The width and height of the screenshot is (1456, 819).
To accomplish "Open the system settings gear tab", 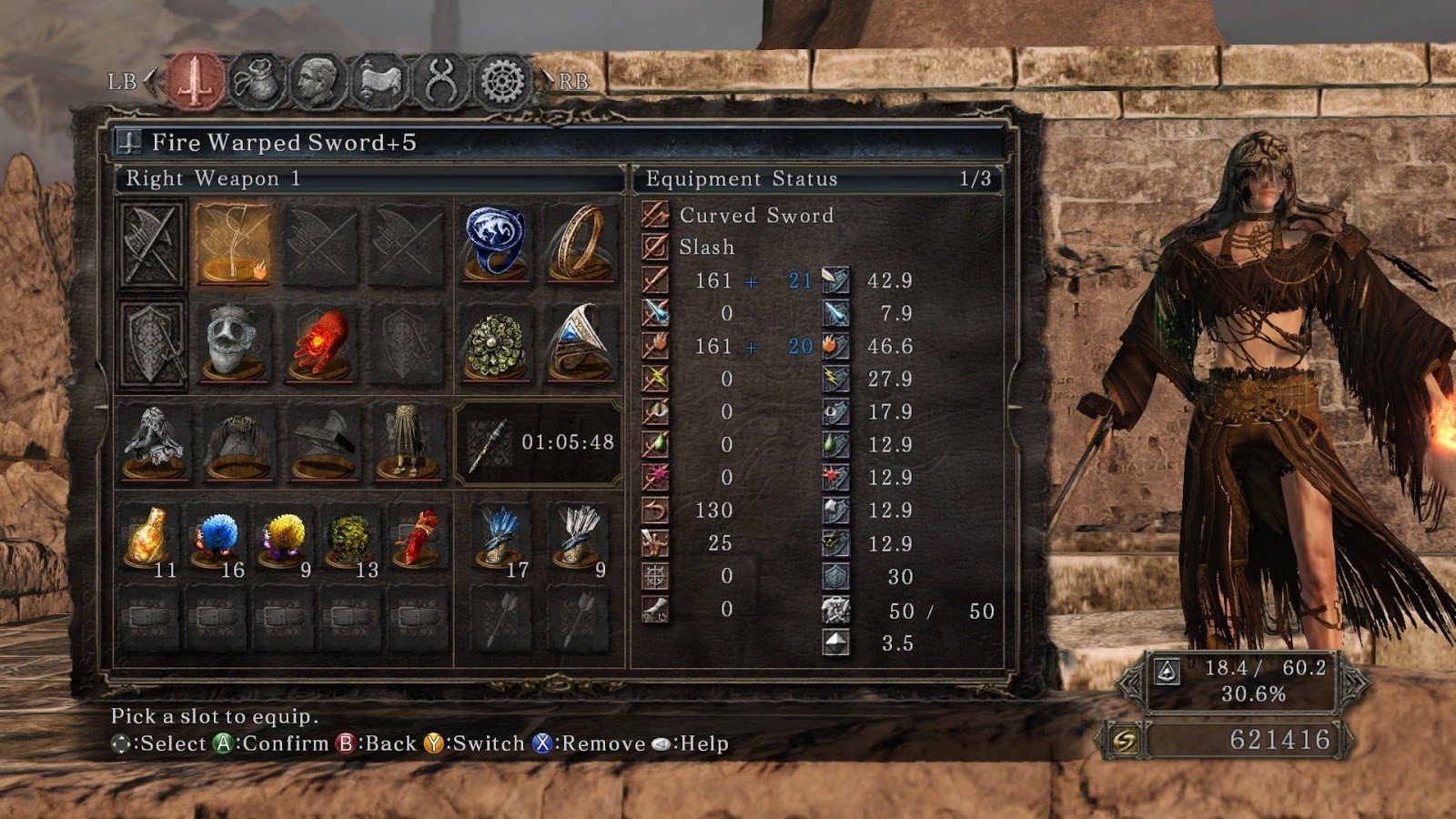I will click(503, 82).
